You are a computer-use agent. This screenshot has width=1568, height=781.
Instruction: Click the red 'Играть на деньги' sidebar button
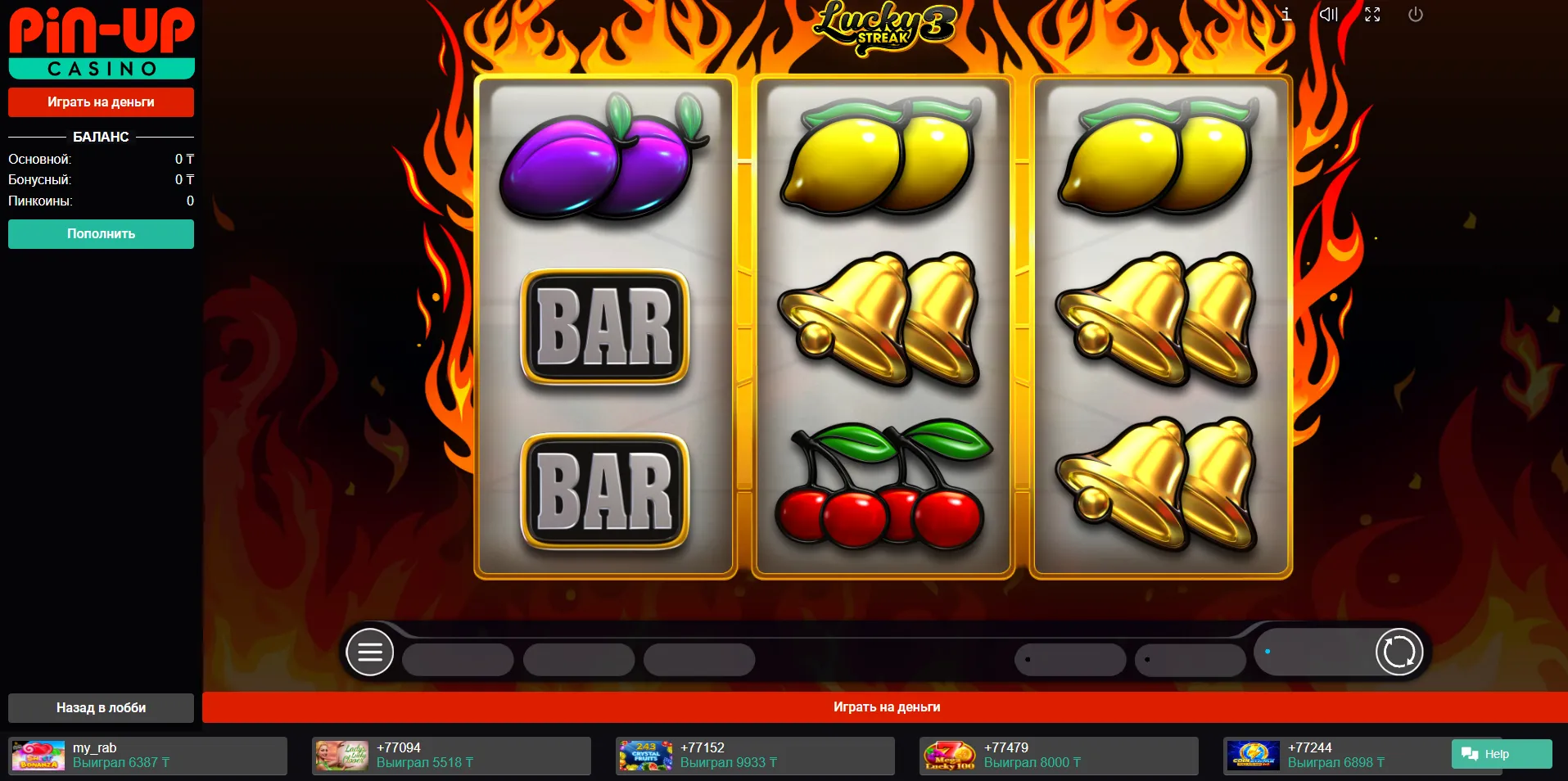pos(101,102)
